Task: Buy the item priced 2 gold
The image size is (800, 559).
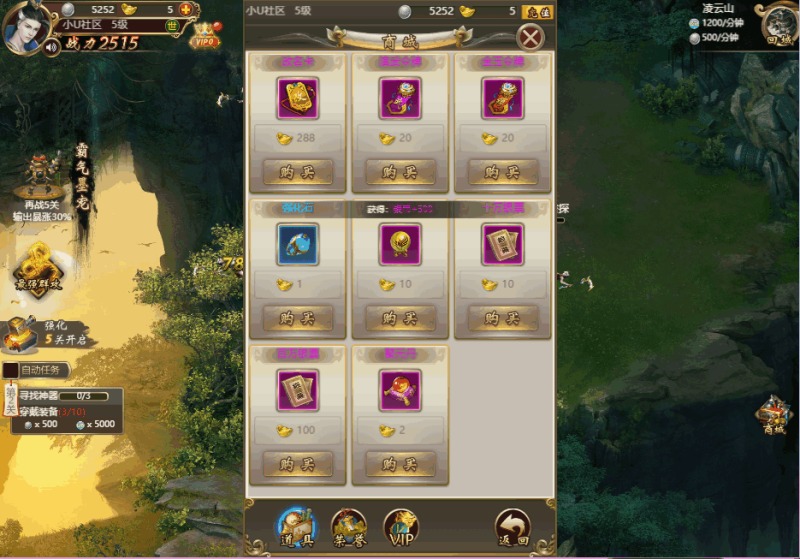Action: [x=400, y=465]
